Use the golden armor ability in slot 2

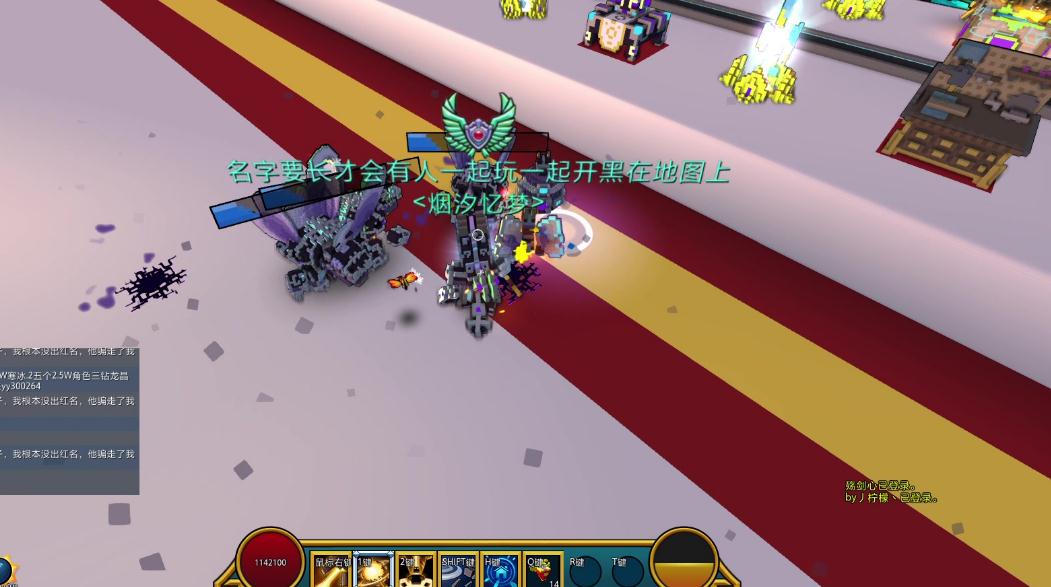point(415,571)
